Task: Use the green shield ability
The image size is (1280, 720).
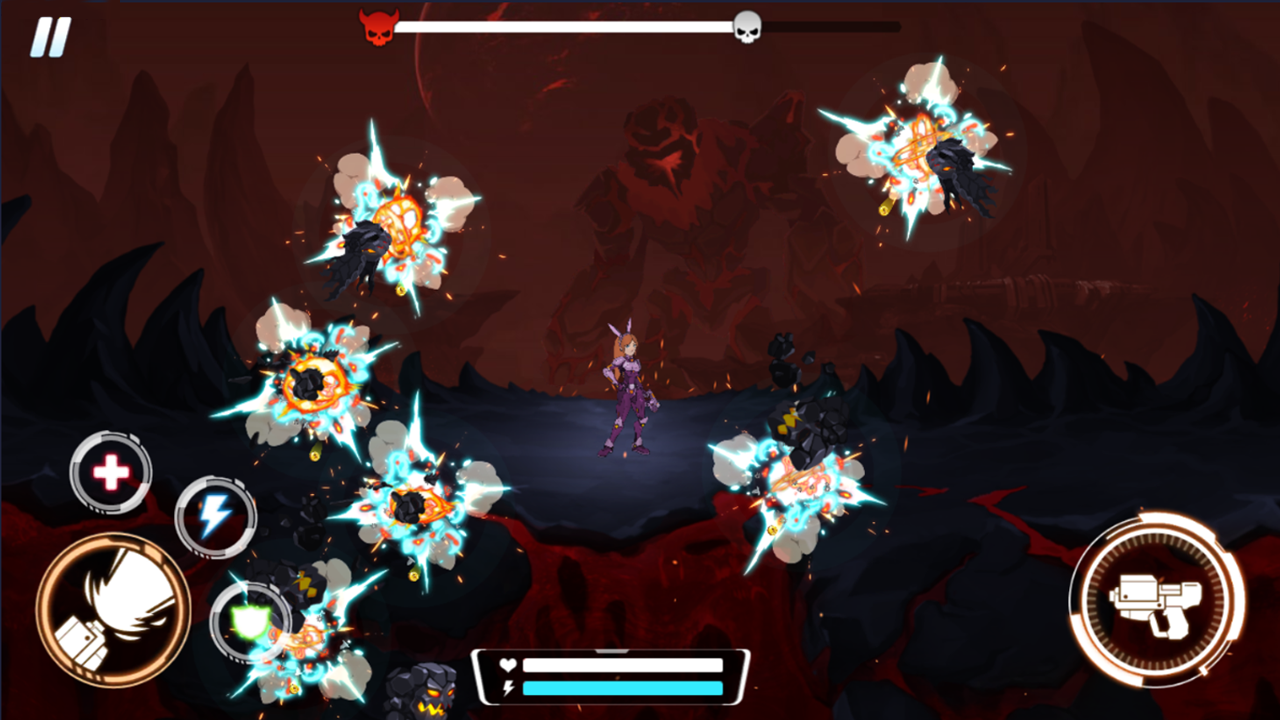Action: 252,622
